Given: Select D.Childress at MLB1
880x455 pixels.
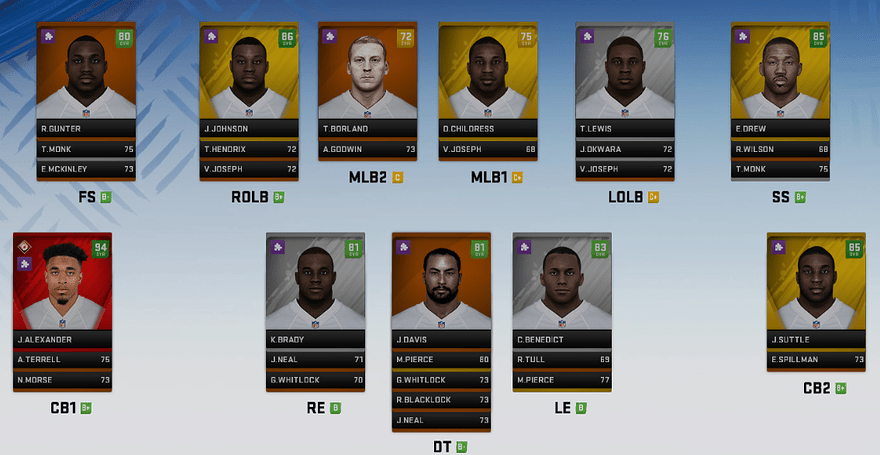Looking at the screenshot, I should (487, 75).
